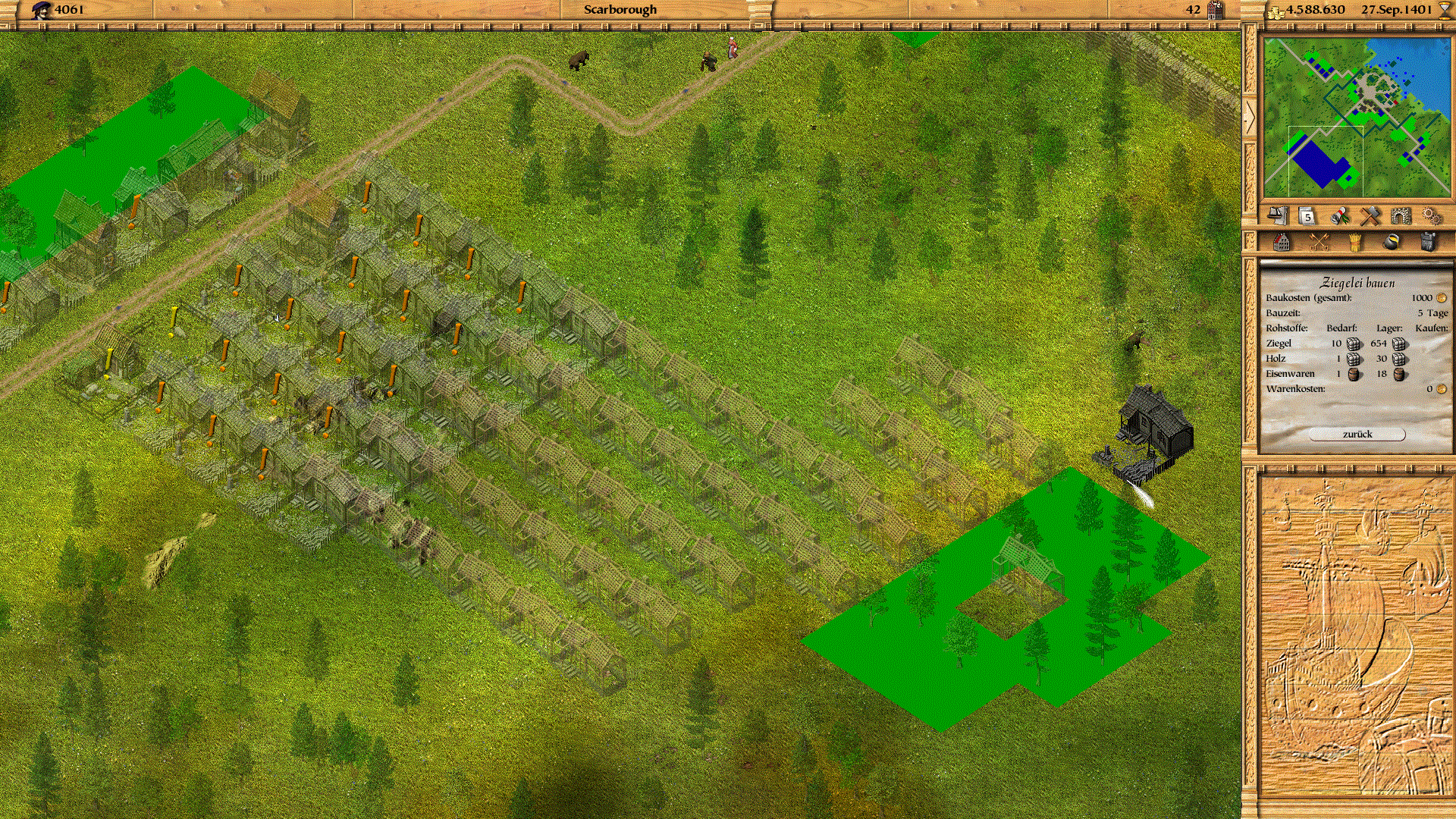The height and width of the screenshot is (819, 1456).
Task: Click the house icon beside the 42 counter
Action: point(1216,10)
